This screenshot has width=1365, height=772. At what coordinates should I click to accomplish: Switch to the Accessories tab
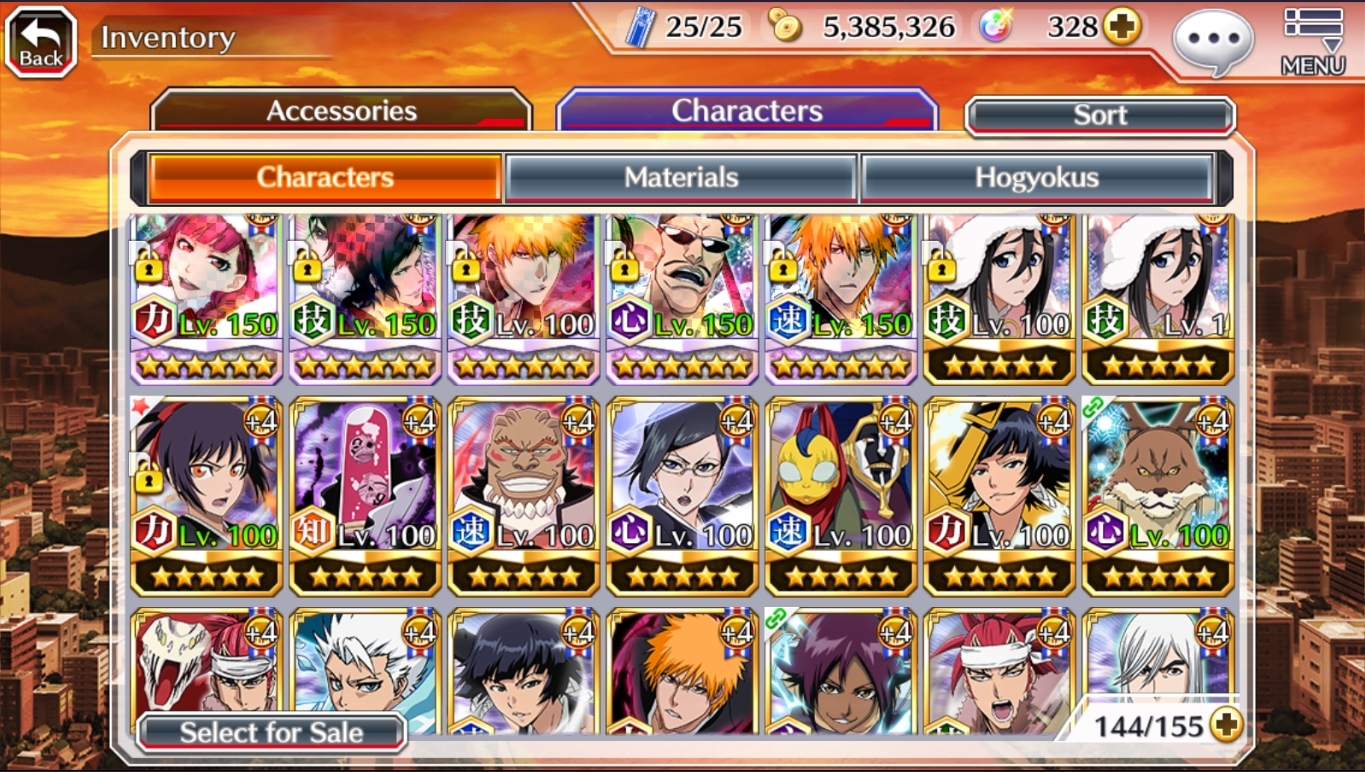[341, 111]
